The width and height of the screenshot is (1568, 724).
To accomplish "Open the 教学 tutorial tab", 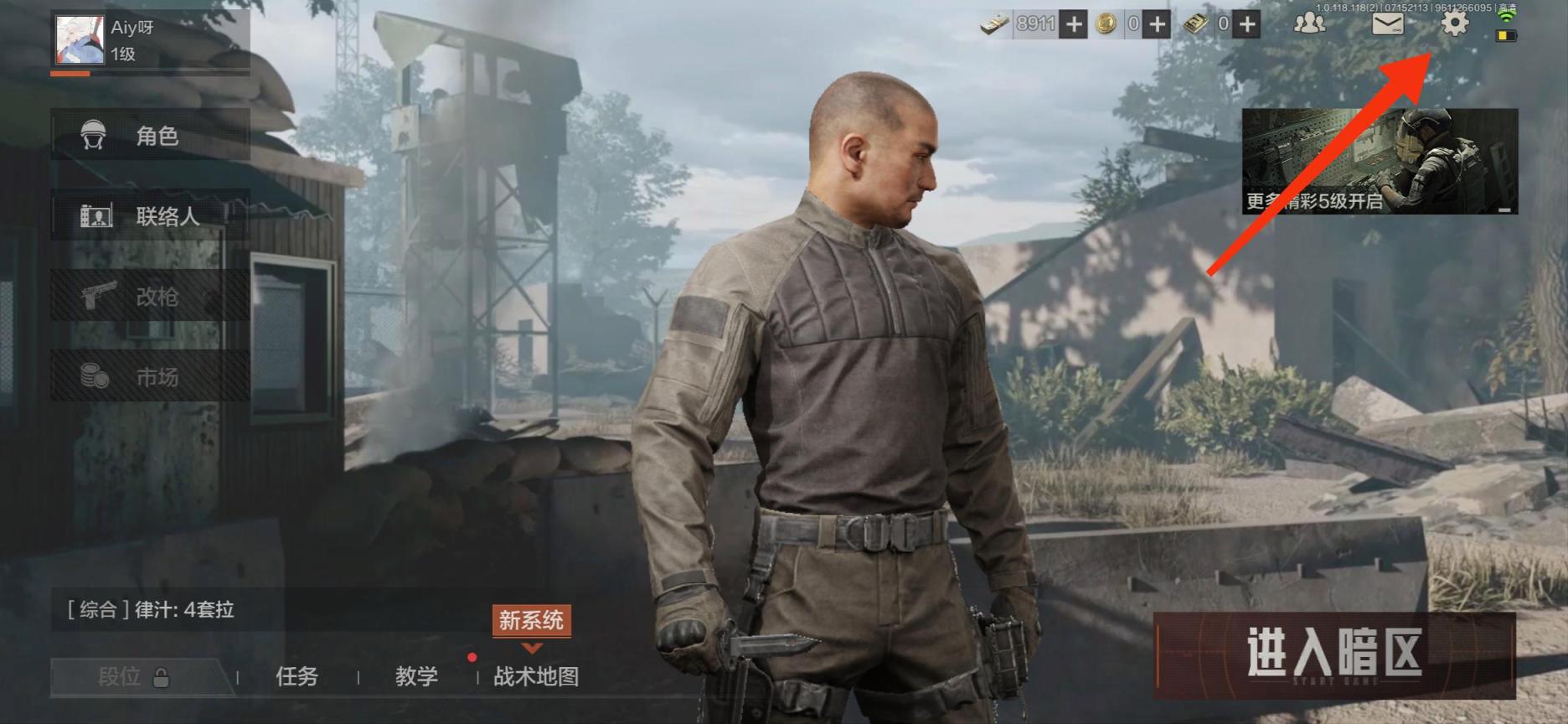I will [416, 676].
